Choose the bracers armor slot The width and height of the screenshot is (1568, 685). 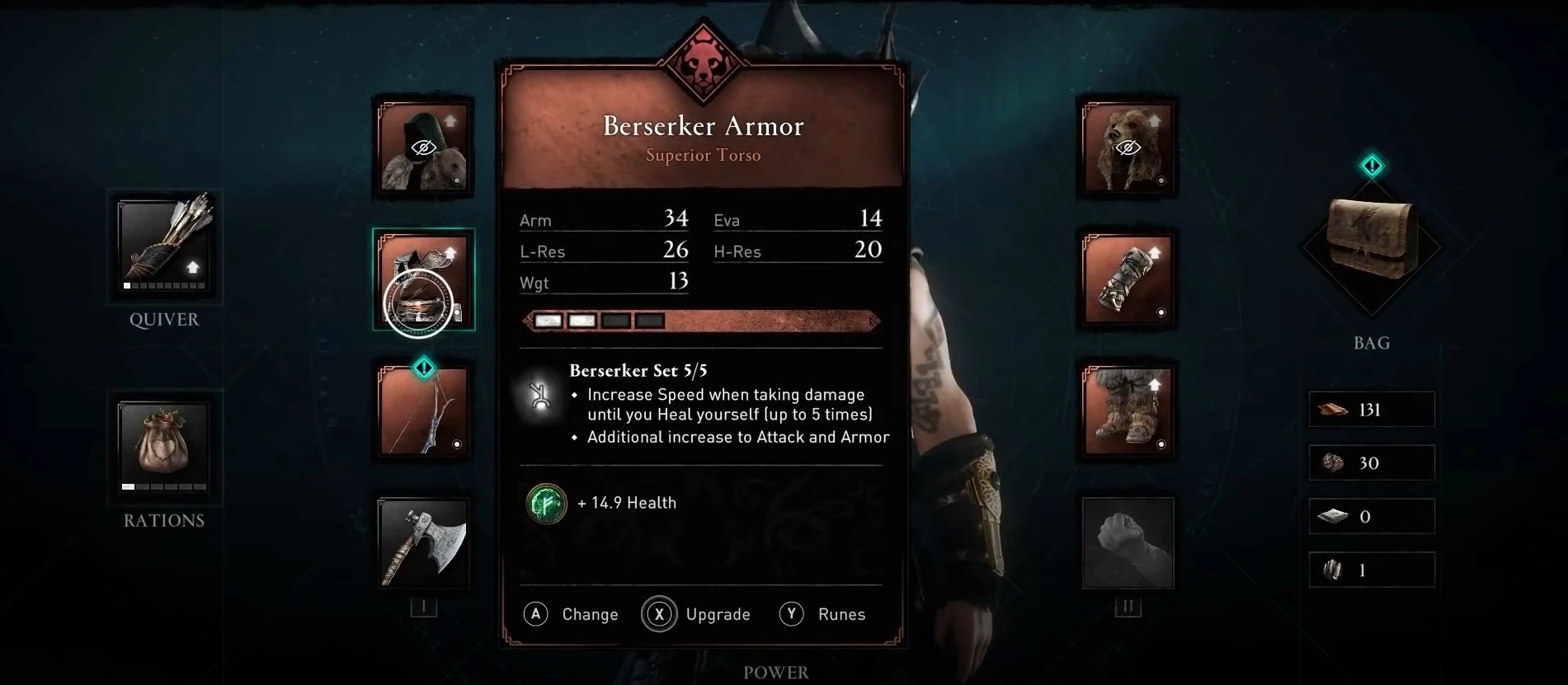coord(1127,279)
